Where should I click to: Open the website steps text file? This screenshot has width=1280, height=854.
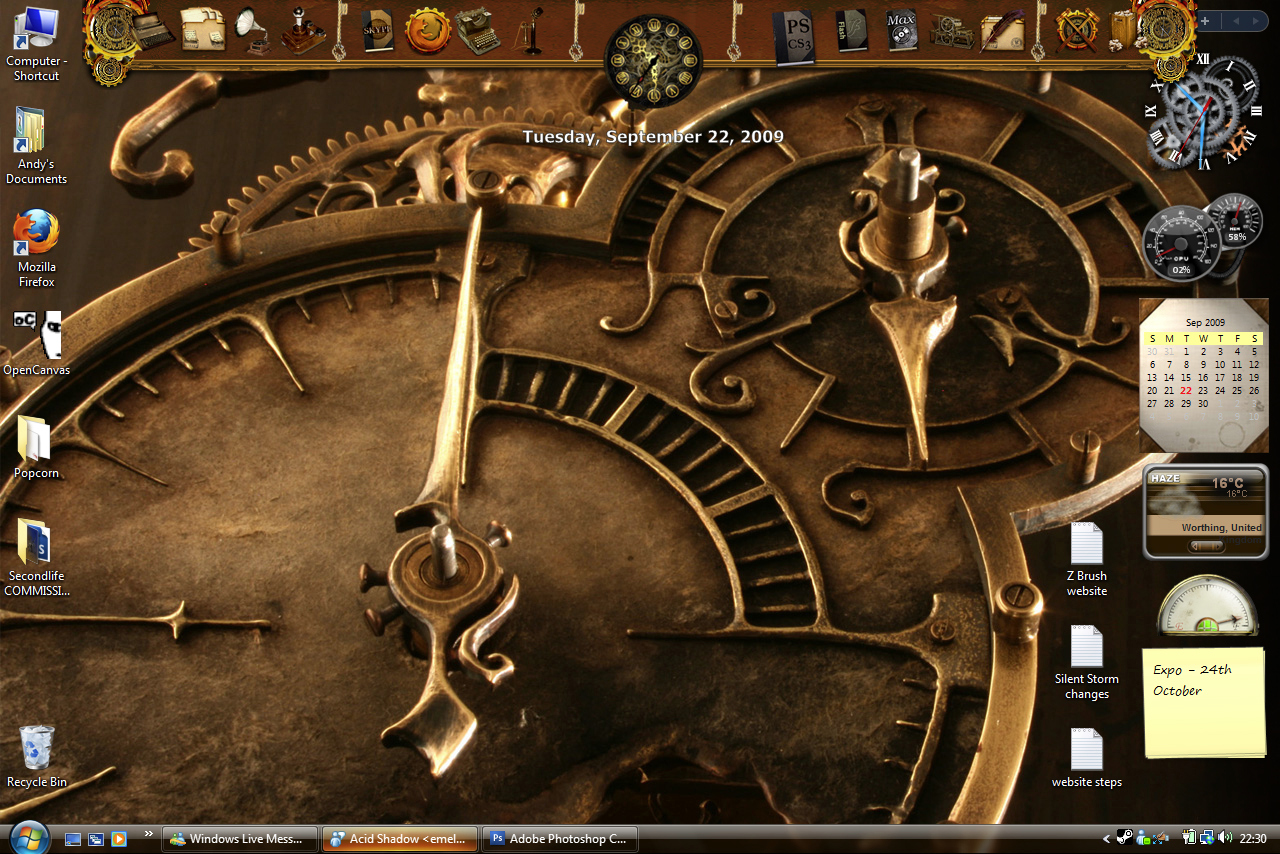[x=1086, y=748]
